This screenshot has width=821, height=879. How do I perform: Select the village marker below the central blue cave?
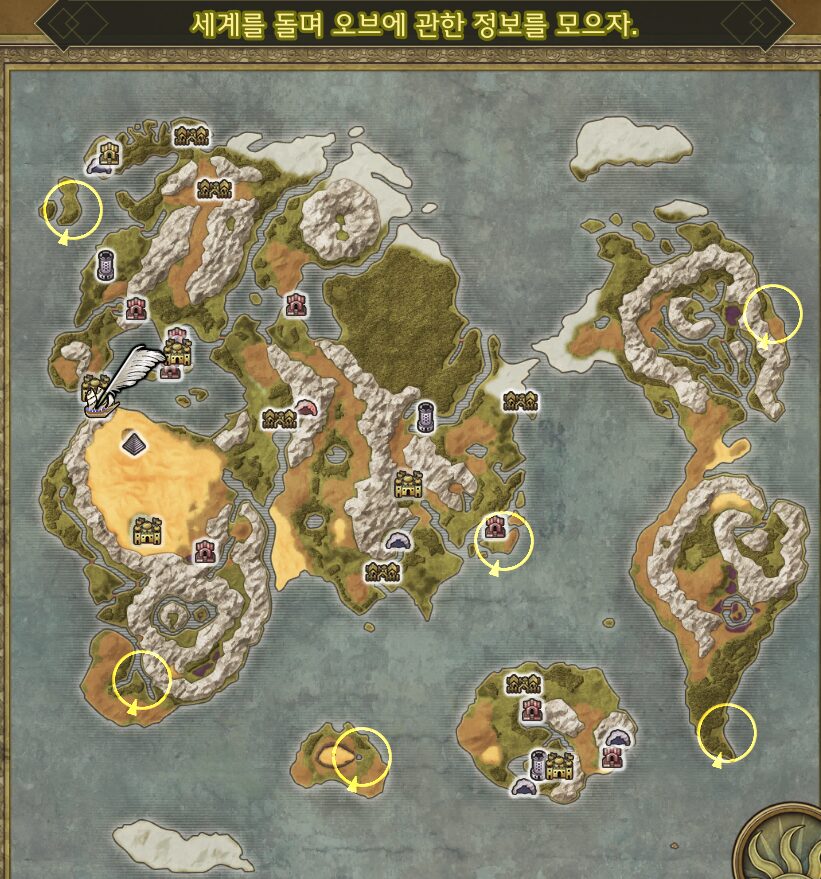click(x=381, y=571)
